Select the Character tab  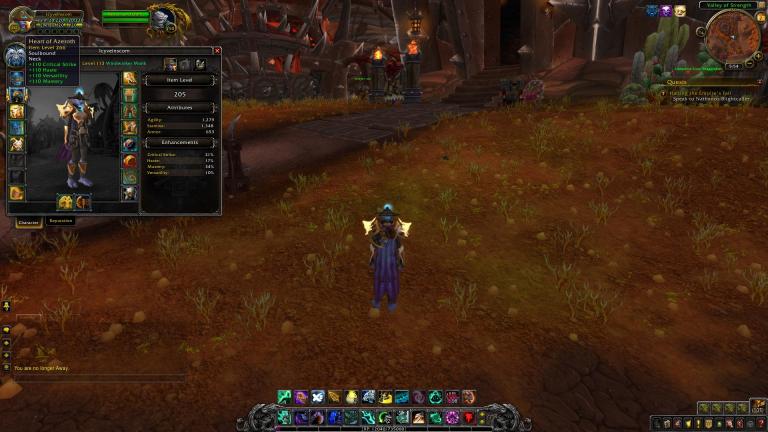(x=28, y=222)
